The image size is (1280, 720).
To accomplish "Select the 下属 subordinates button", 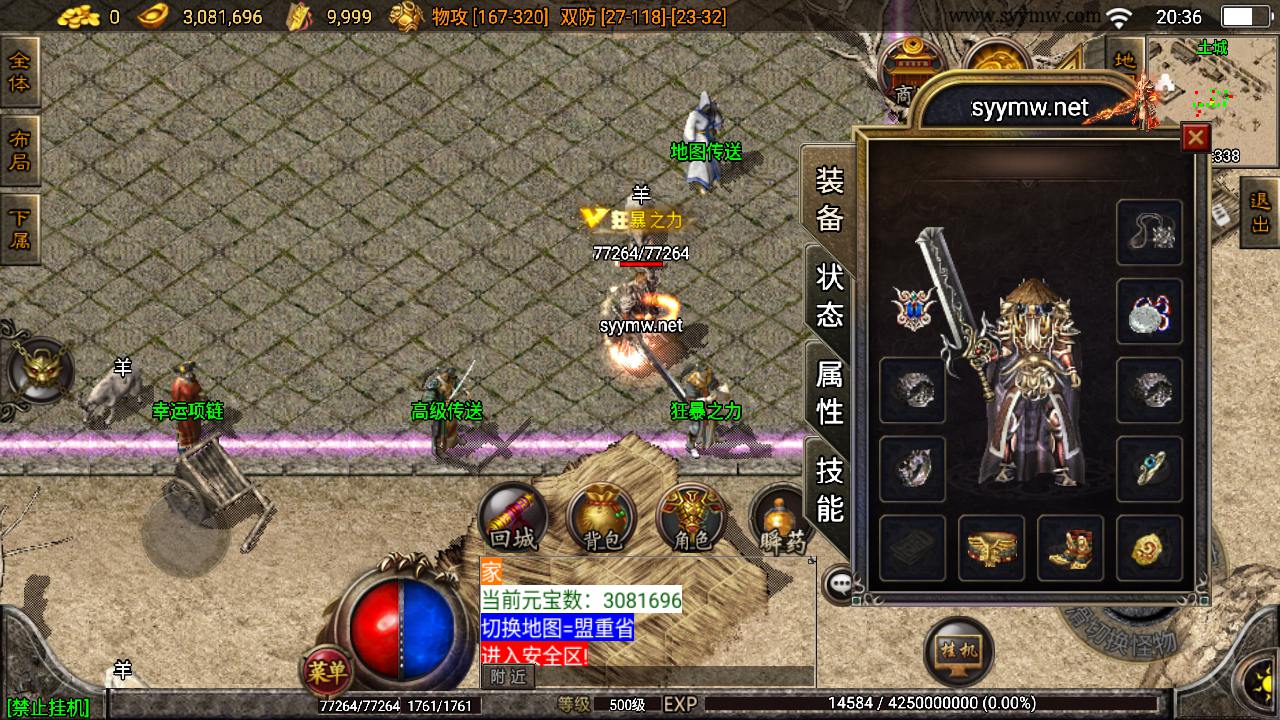I will click(19, 228).
